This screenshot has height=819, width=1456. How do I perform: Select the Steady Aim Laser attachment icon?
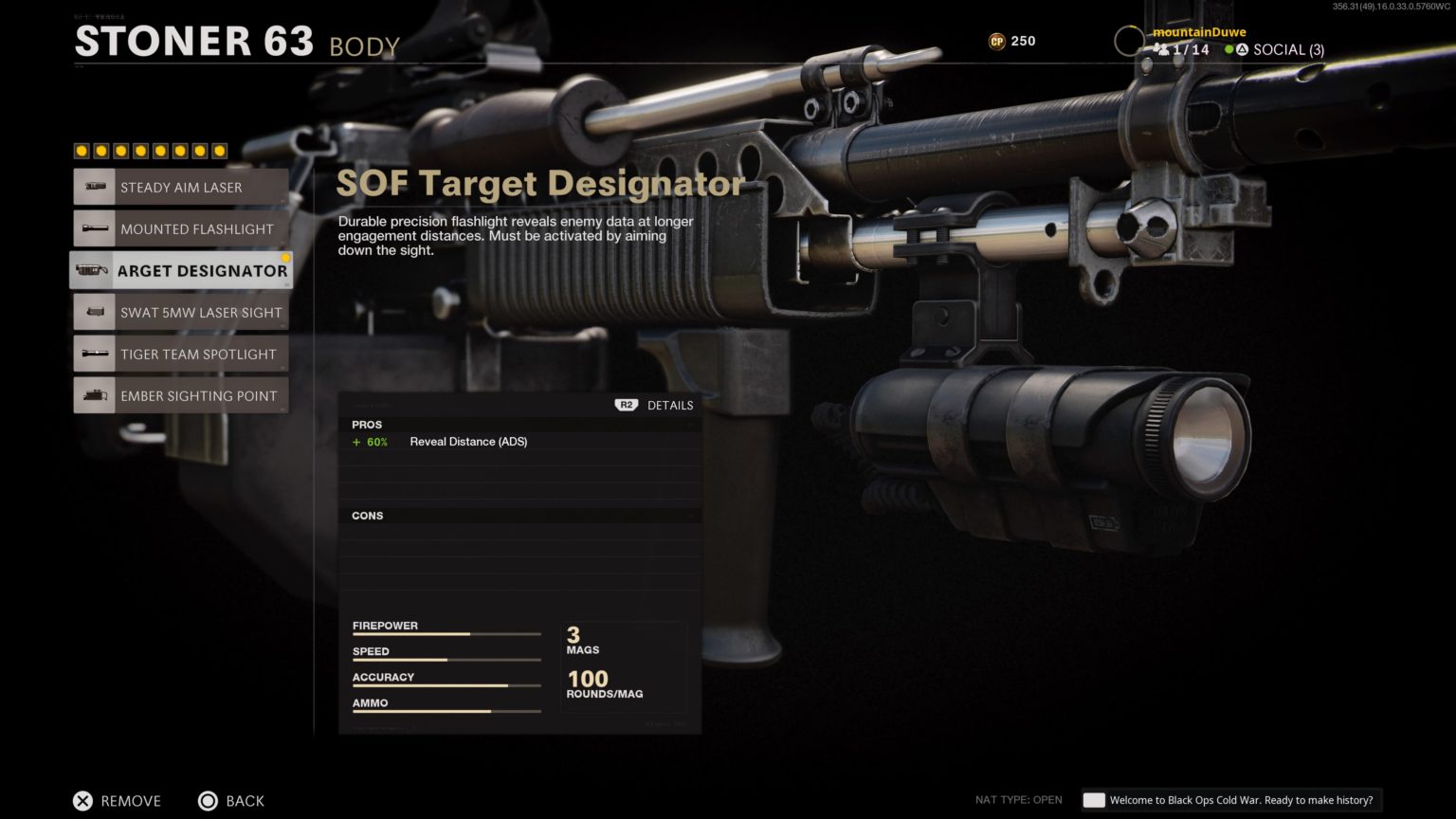pyautogui.click(x=95, y=187)
